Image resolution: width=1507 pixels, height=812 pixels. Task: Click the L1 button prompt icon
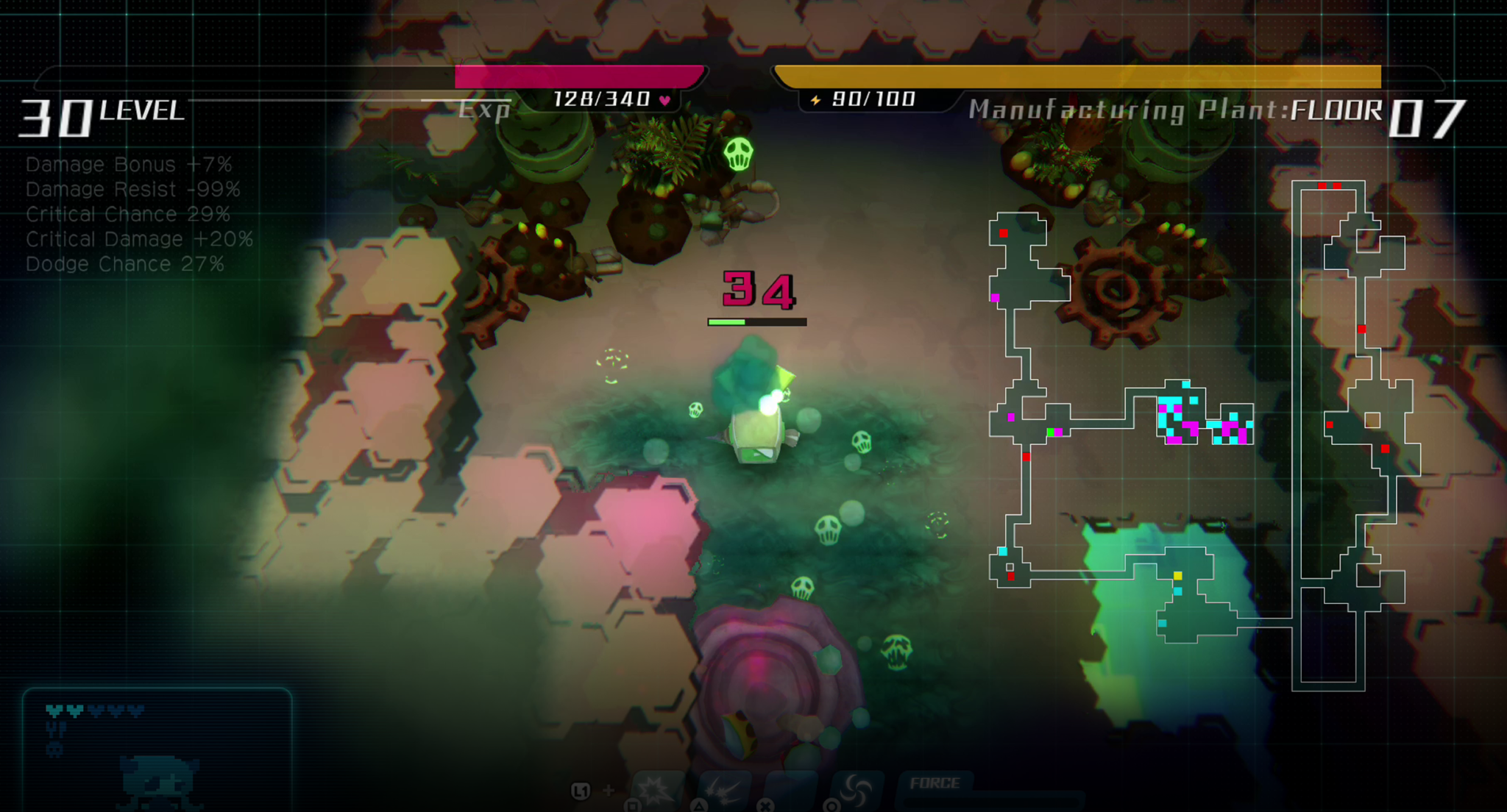pos(581,789)
